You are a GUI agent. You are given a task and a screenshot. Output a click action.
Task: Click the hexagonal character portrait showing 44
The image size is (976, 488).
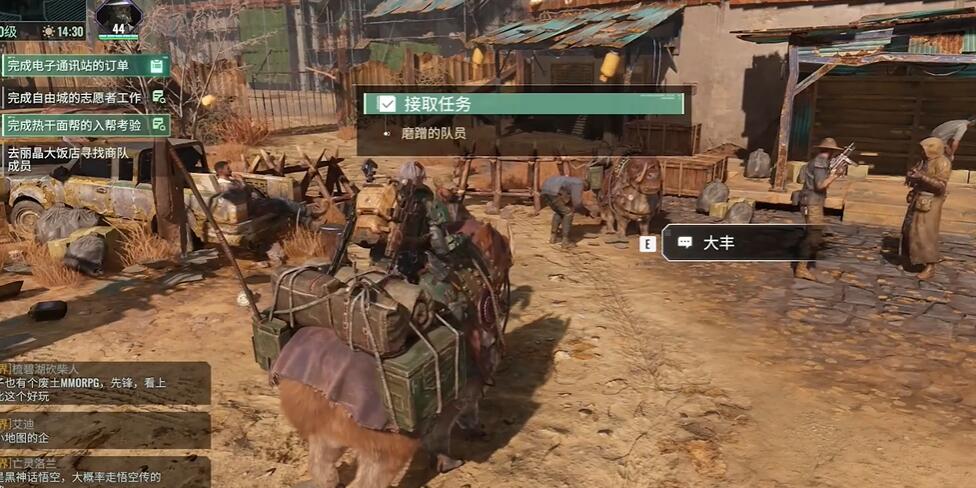[x=118, y=19]
